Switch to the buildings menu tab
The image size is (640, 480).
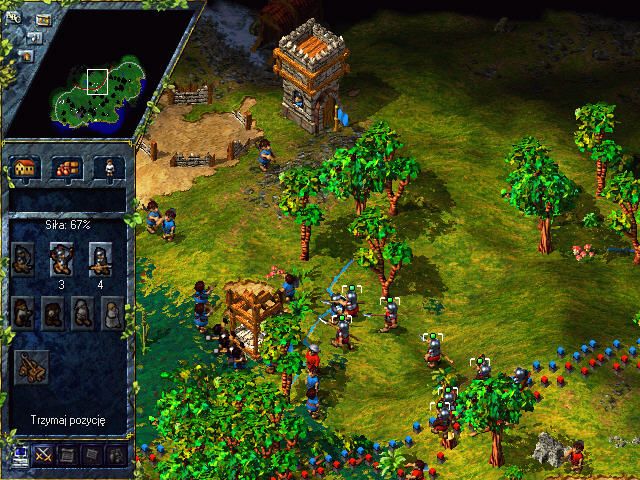(26, 168)
